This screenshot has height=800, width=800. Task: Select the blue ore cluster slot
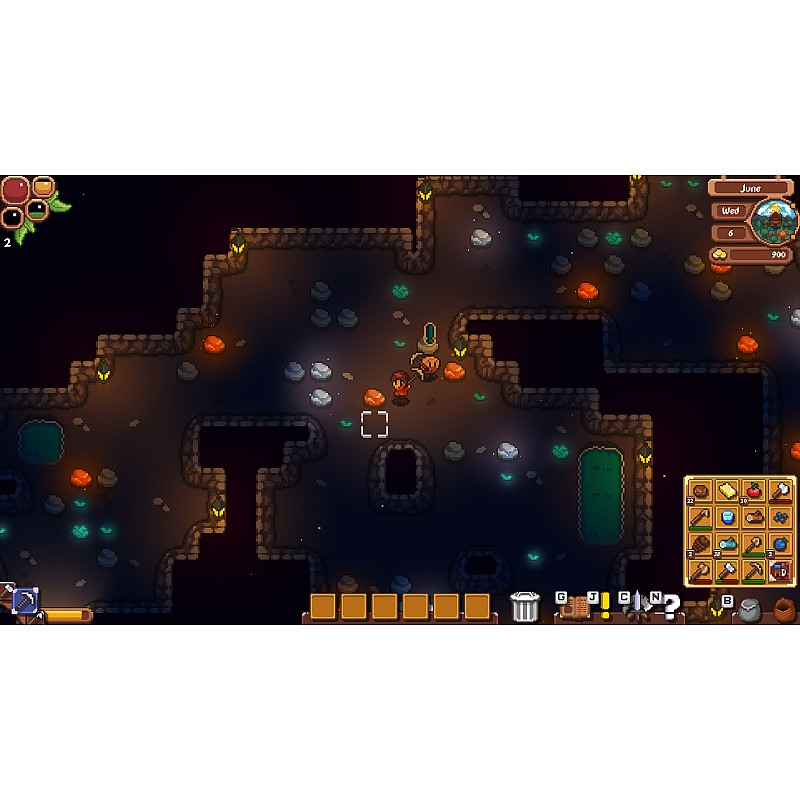coord(780,518)
